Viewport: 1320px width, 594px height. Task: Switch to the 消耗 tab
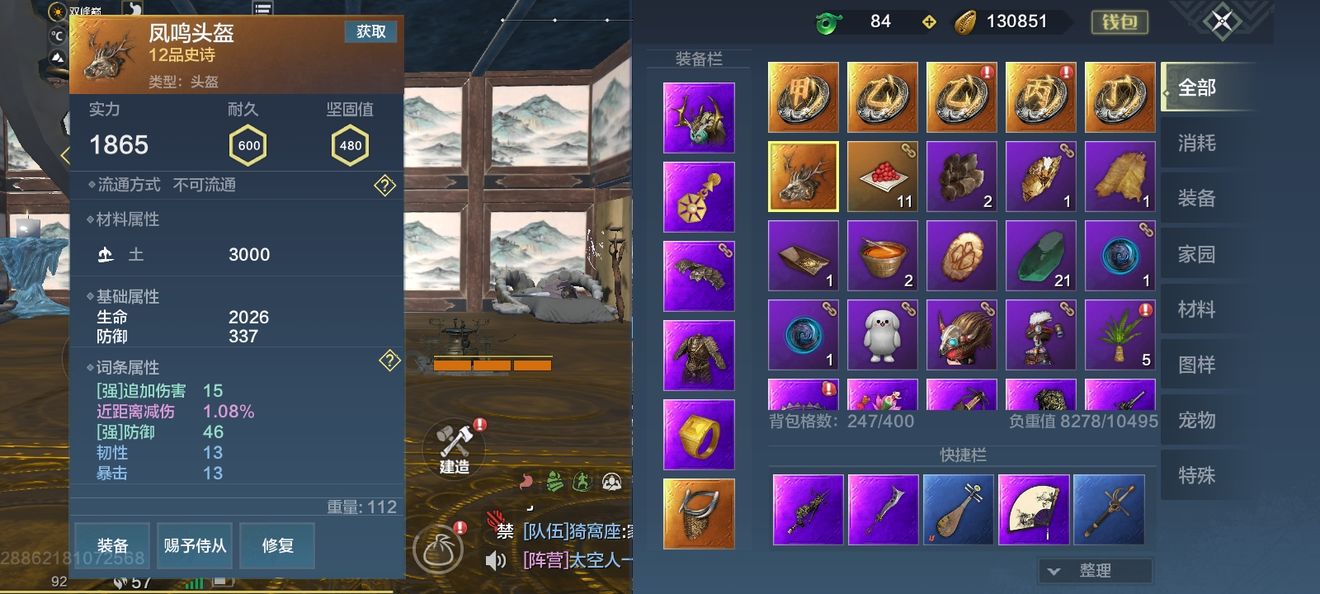(x=1197, y=143)
